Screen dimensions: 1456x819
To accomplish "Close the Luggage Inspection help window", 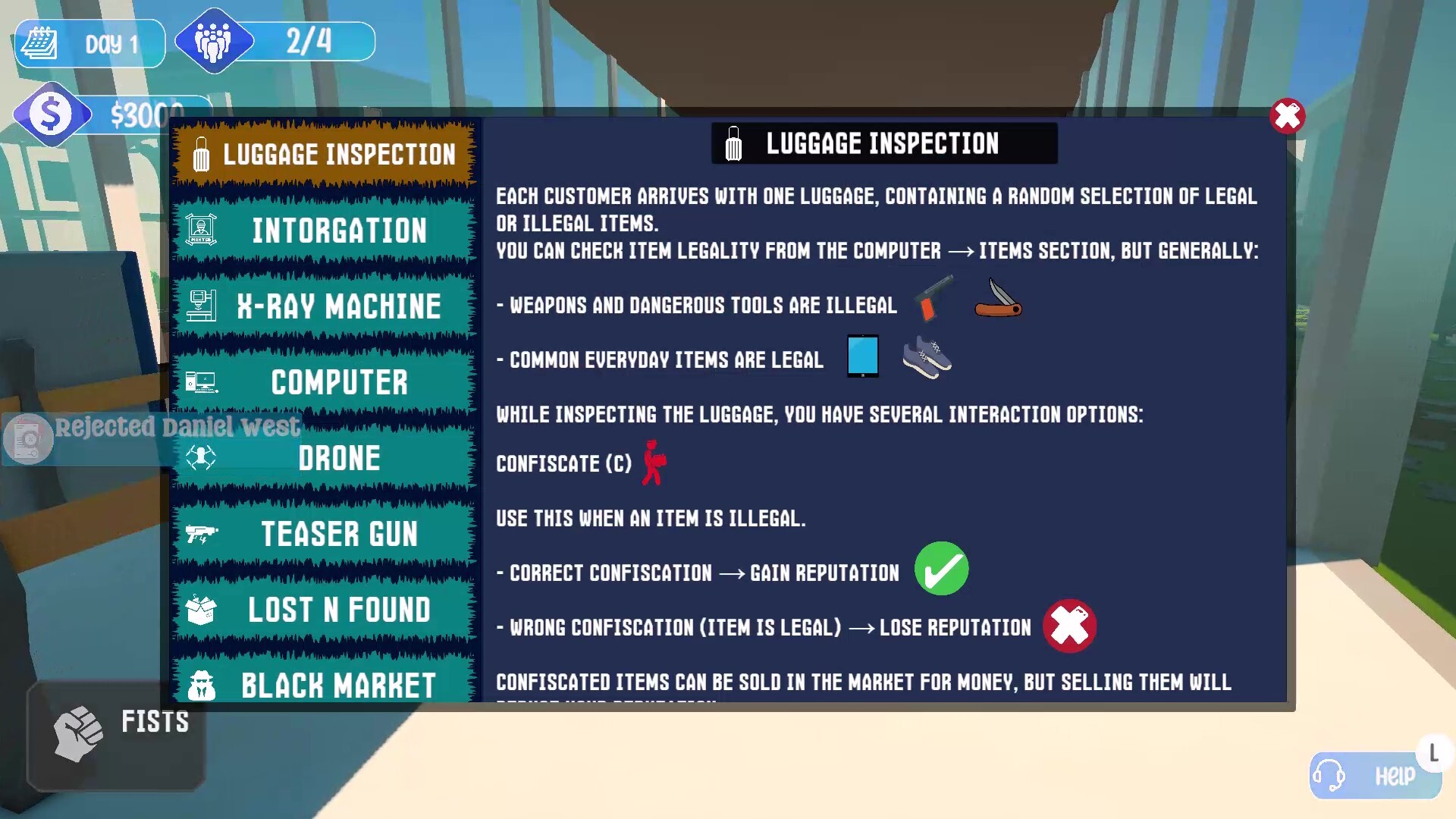I will pyautogui.click(x=1287, y=116).
